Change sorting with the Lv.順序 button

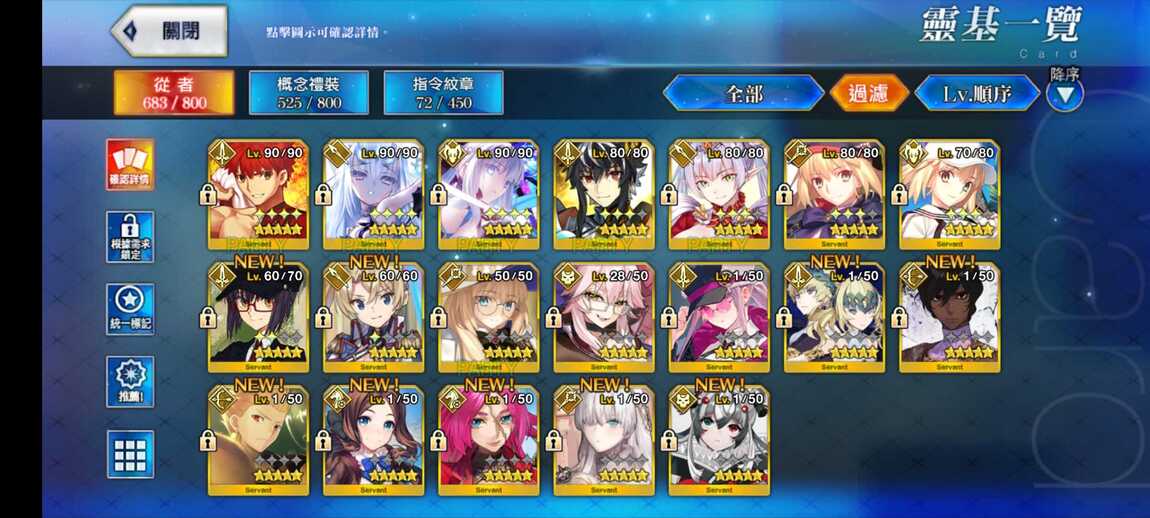tap(977, 94)
